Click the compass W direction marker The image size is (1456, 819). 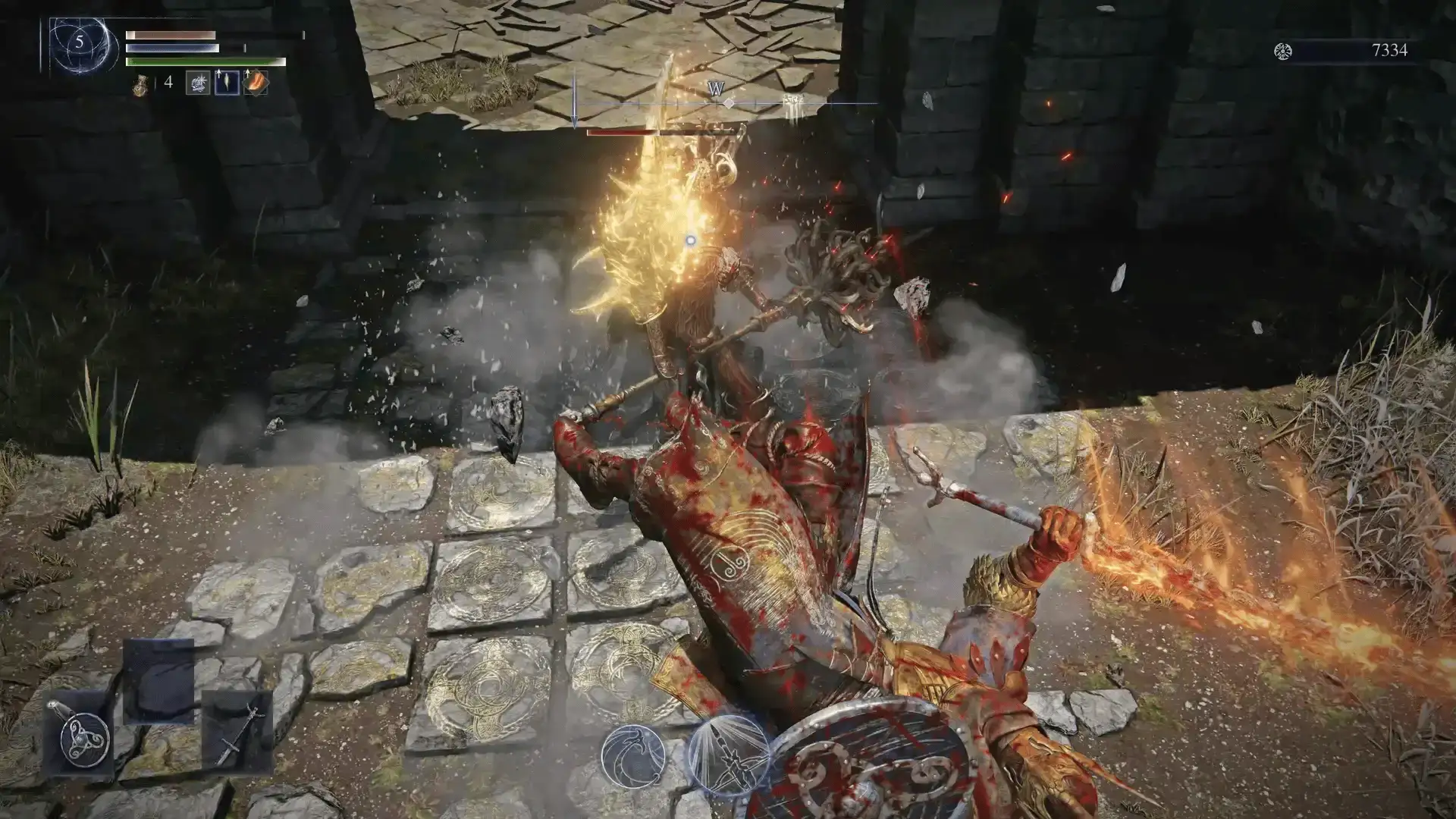pos(715,89)
